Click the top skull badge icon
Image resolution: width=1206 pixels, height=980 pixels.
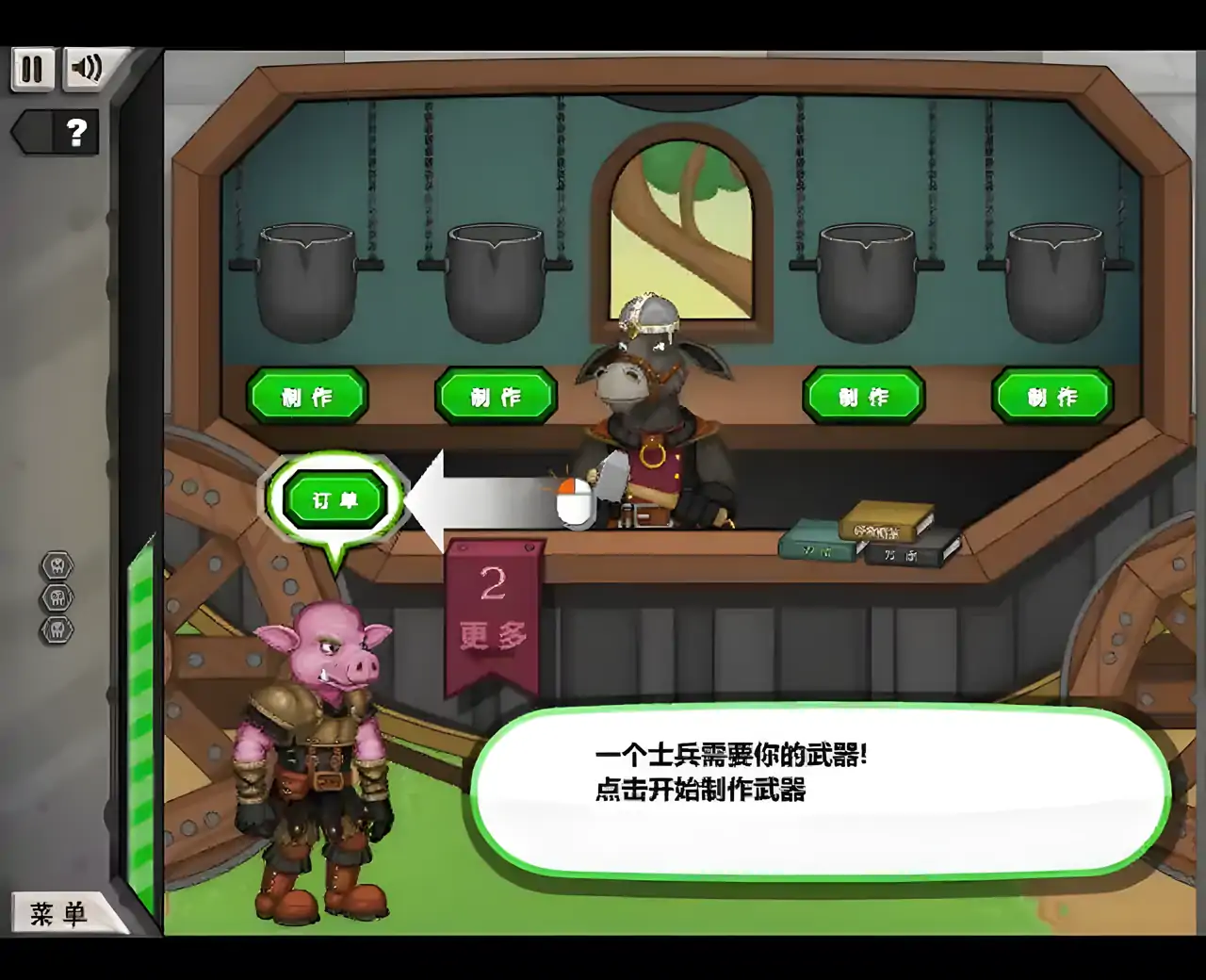point(57,566)
